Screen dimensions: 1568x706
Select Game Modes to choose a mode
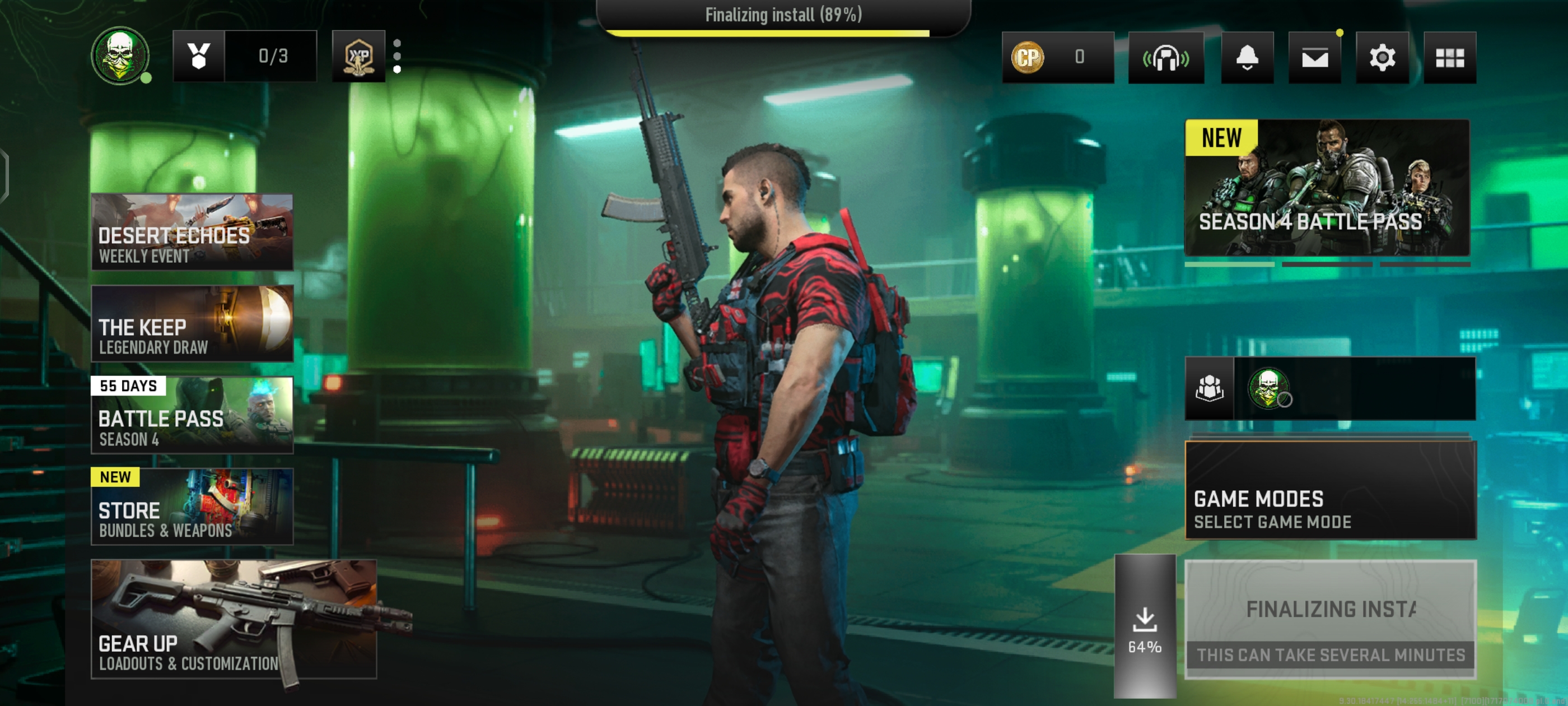coord(1331,490)
